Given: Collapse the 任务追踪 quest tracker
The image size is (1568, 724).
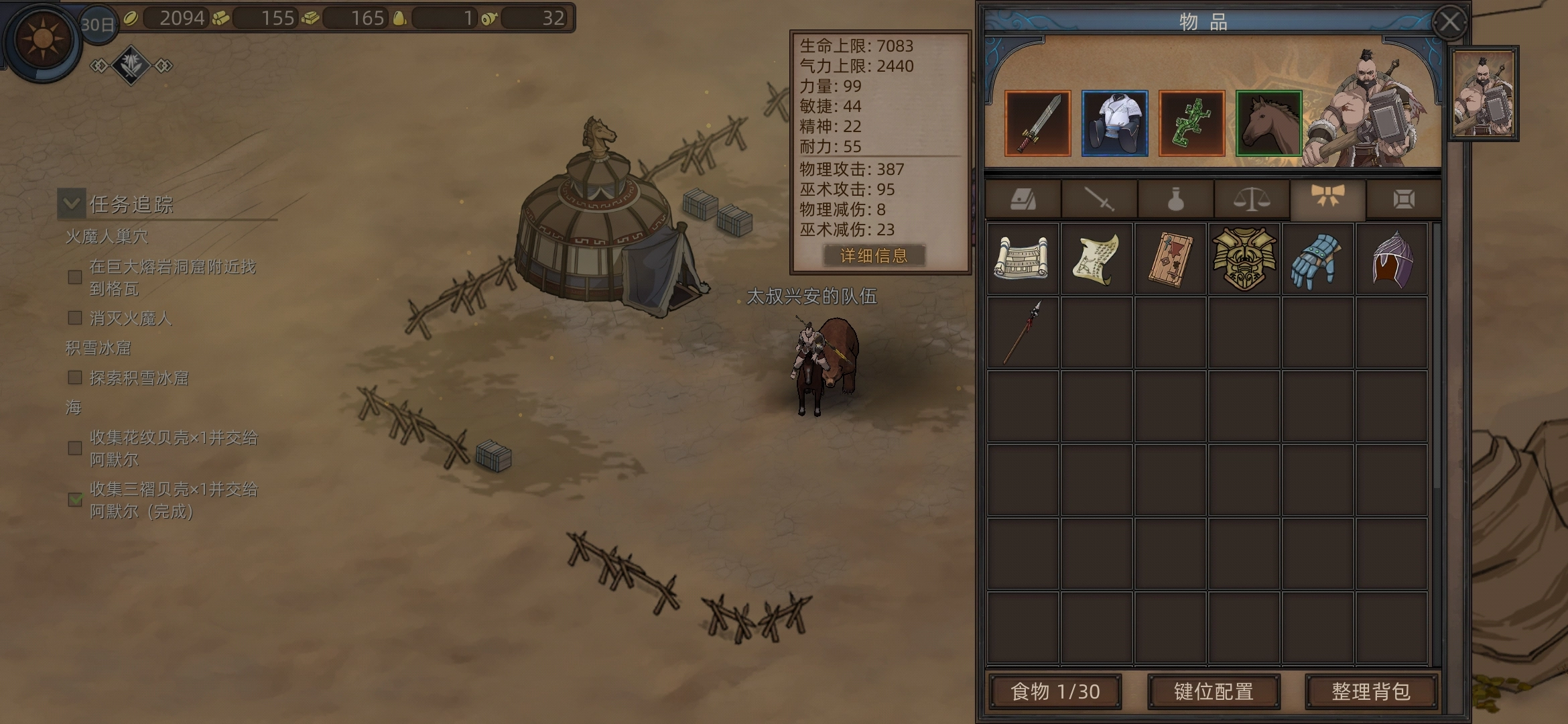Looking at the screenshot, I should tap(72, 203).
